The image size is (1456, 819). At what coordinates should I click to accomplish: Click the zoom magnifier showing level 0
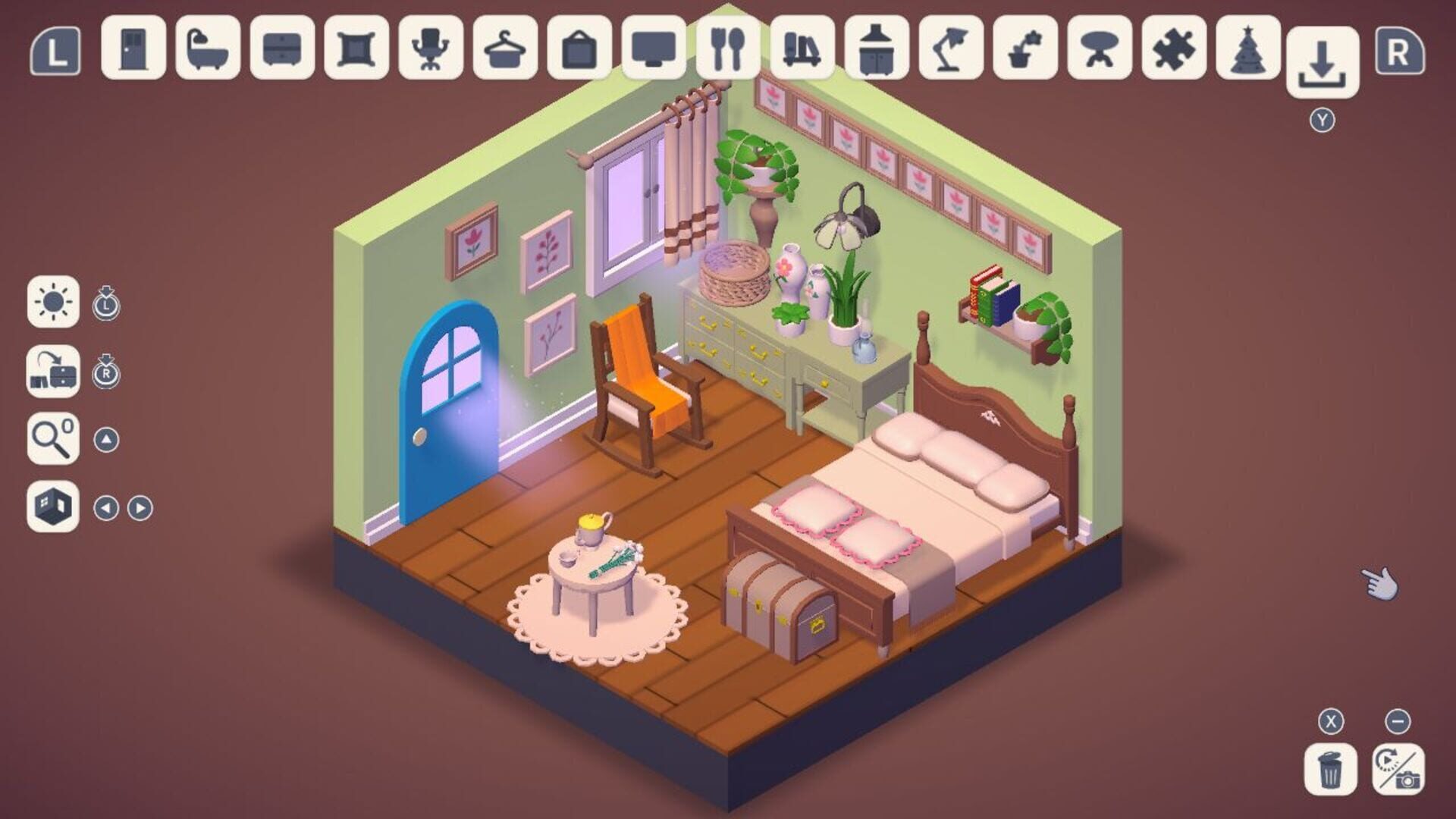[x=53, y=438]
